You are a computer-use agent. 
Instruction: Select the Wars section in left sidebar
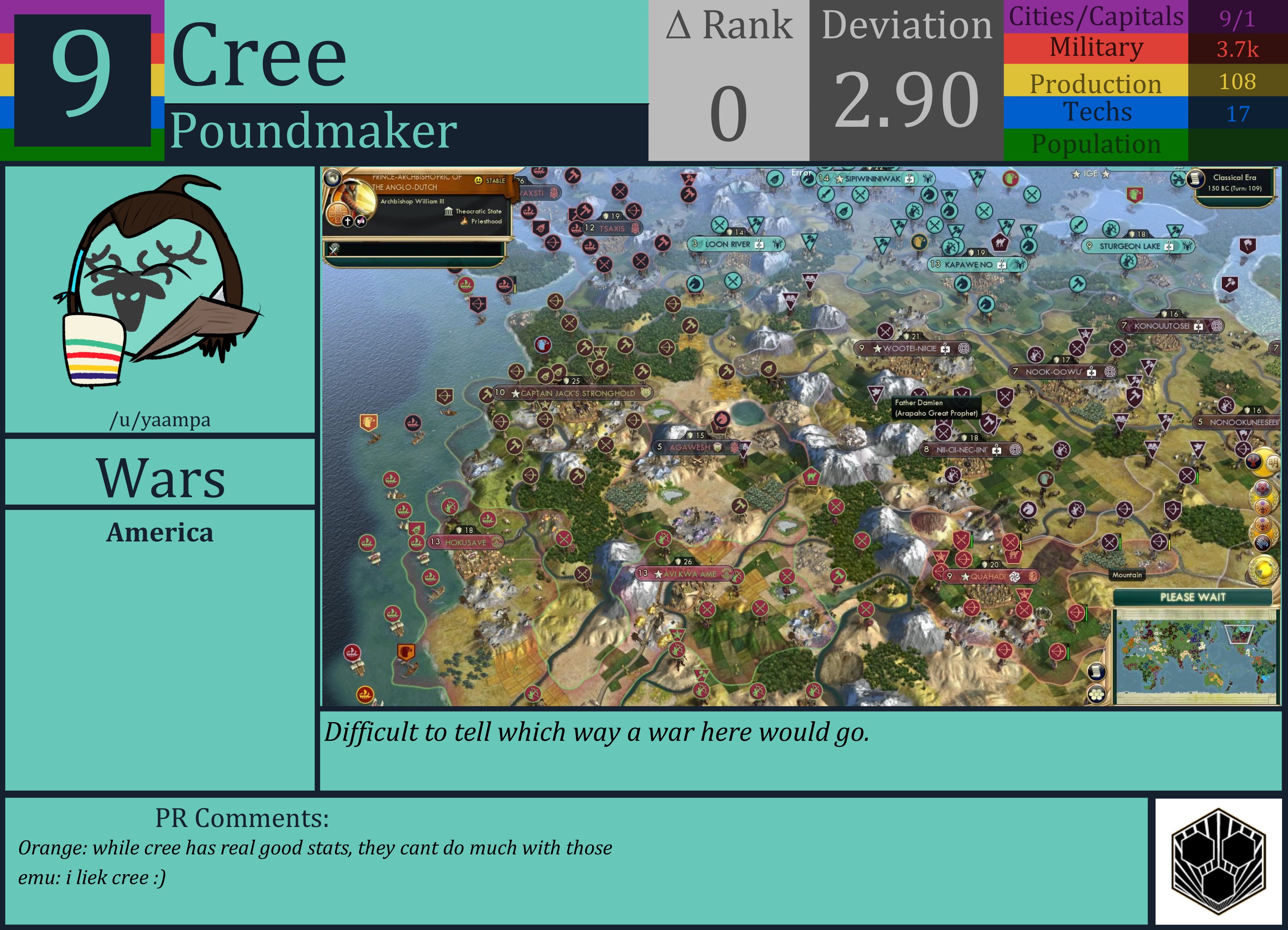[x=160, y=479]
